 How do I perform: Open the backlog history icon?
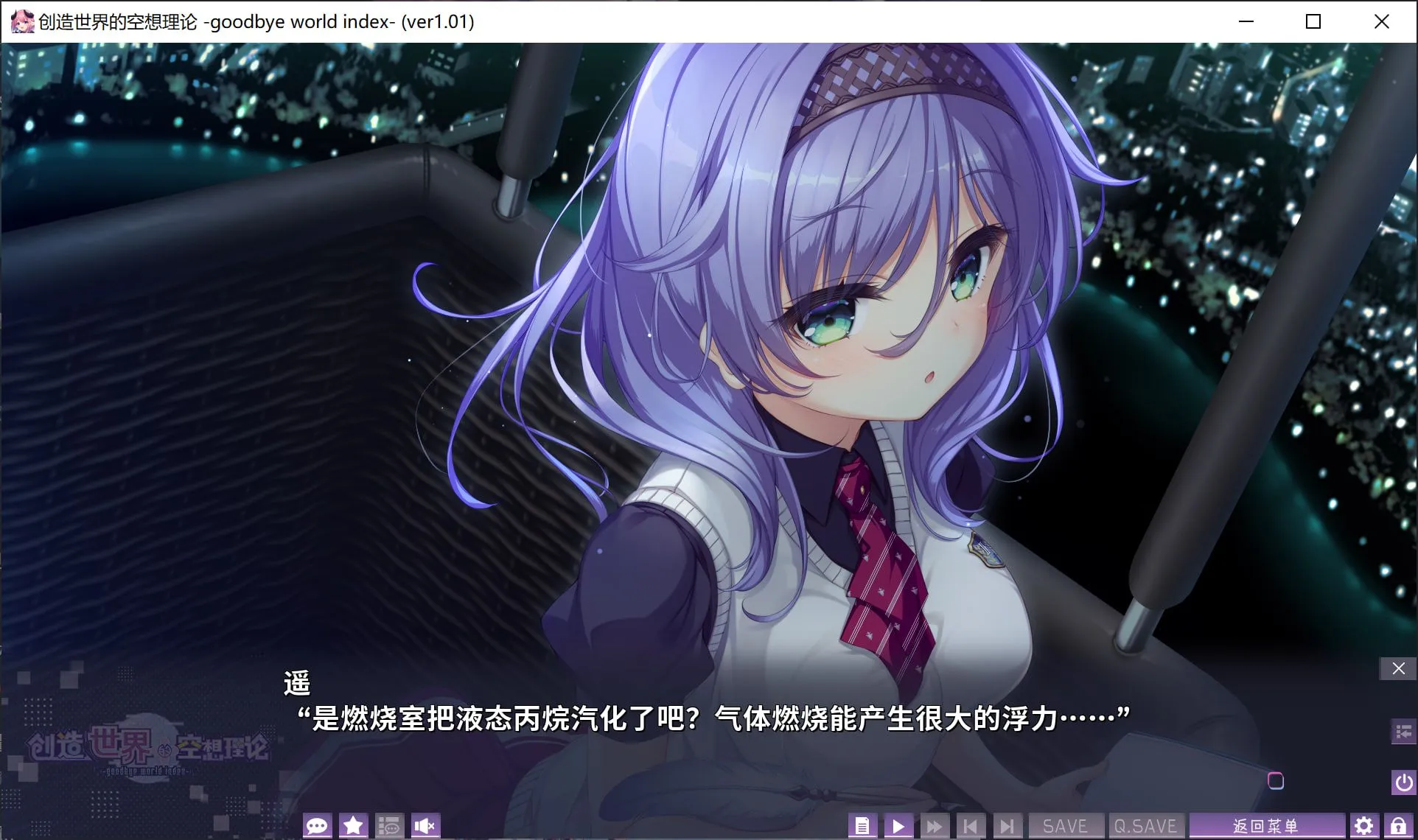tap(389, 825)
